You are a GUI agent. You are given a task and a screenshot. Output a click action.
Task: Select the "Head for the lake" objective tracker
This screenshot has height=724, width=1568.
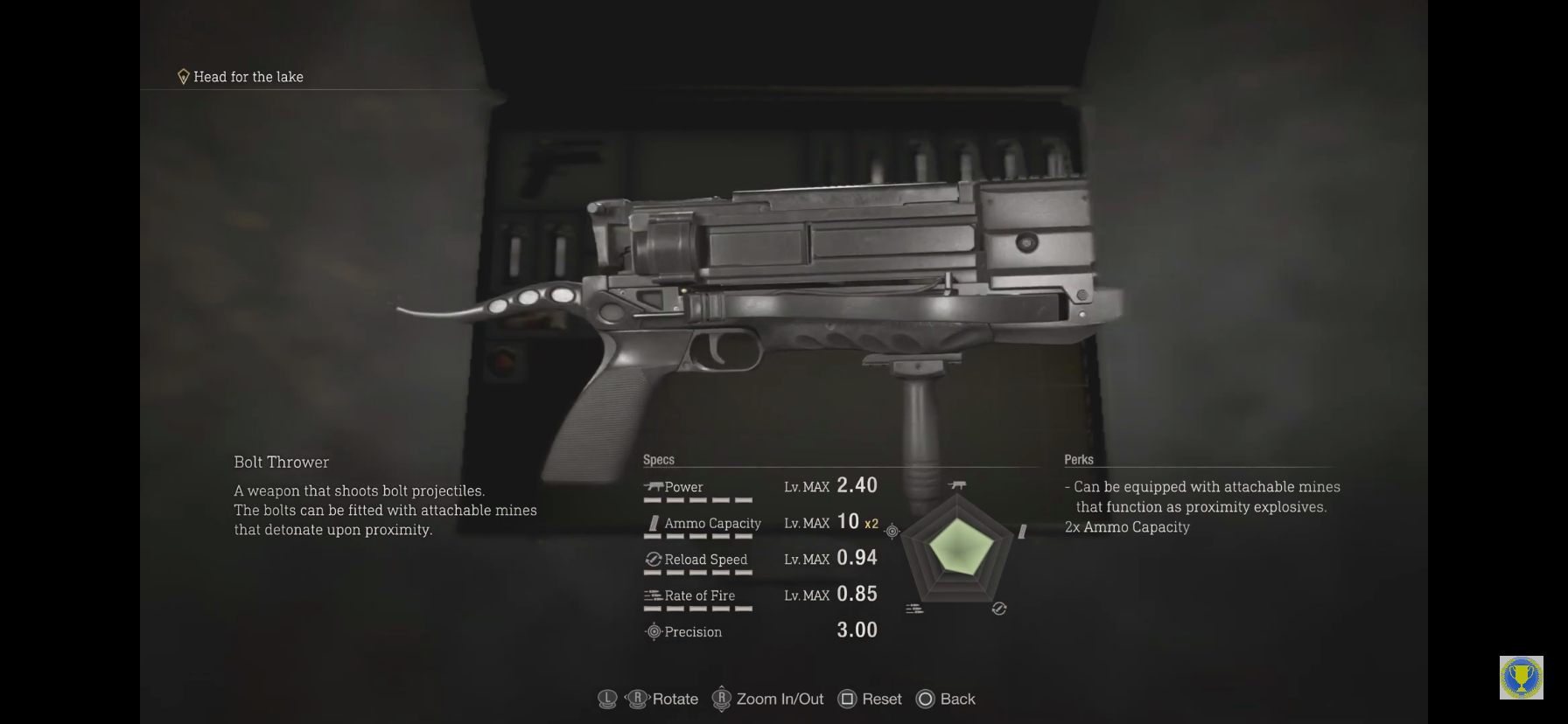241,77
